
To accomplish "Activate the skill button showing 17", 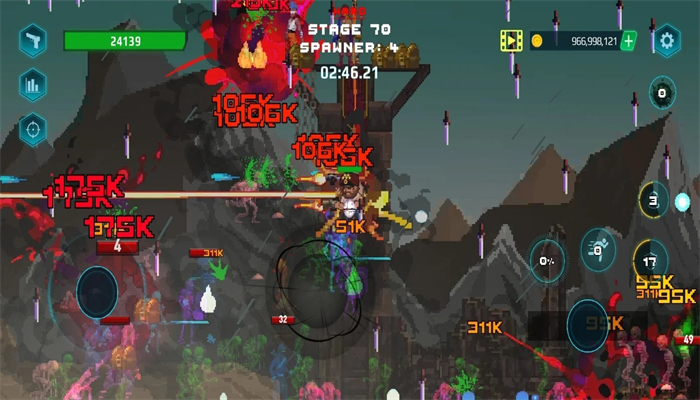I will coord(650,259).
